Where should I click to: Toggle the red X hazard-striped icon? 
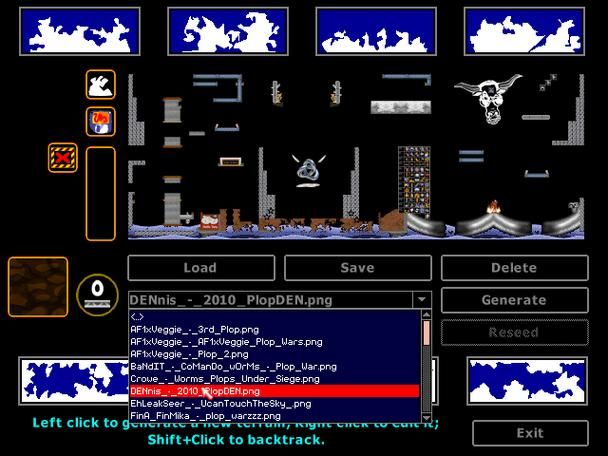[63, 157]
